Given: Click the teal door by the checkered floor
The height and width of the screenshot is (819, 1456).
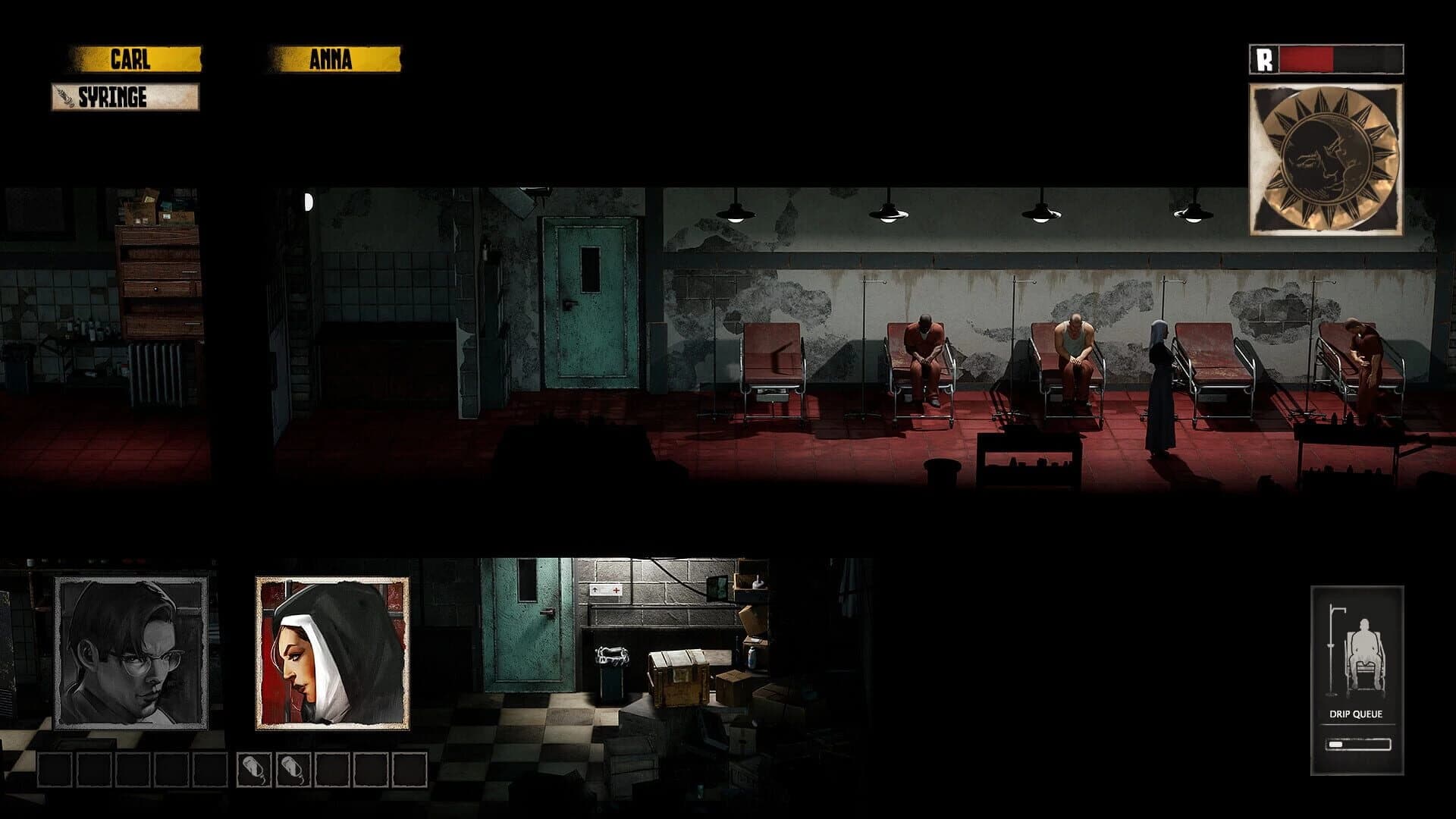Looking at the screenshot, I should pos(523,637).
